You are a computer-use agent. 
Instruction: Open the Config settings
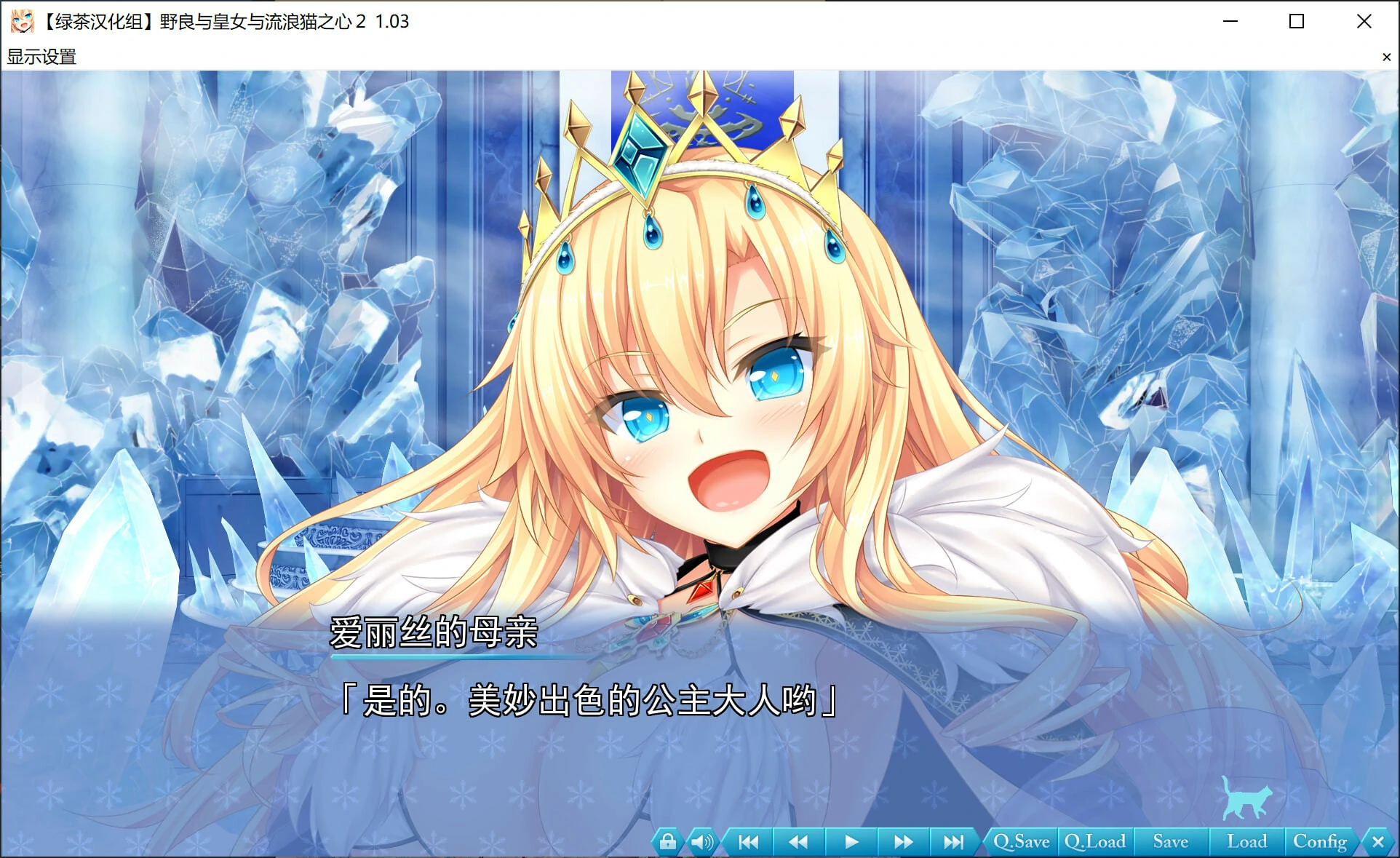pyautogui.click(x=1321, y=841)
